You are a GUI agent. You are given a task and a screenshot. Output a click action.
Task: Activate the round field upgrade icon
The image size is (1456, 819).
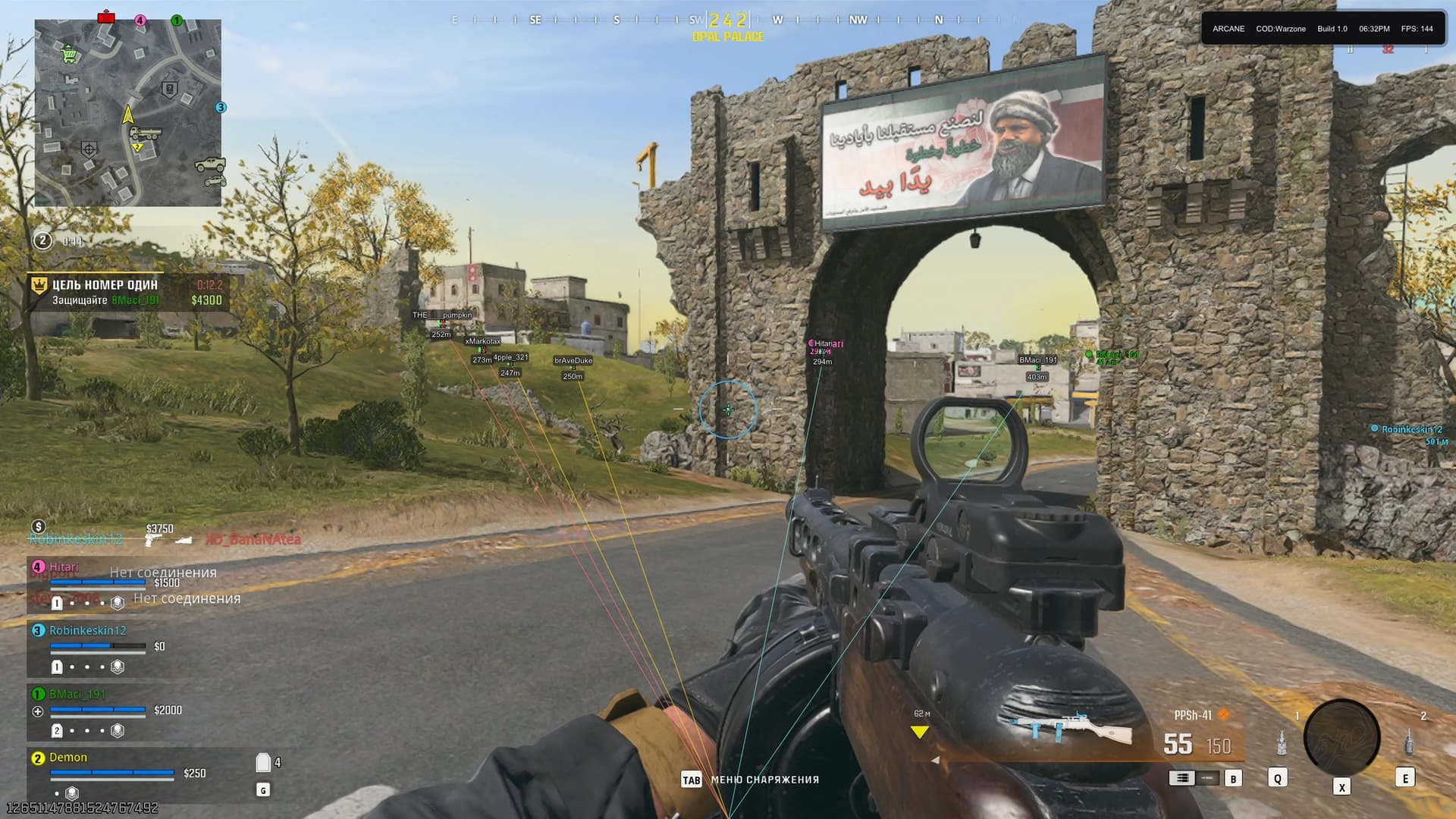coord(1341,737)
